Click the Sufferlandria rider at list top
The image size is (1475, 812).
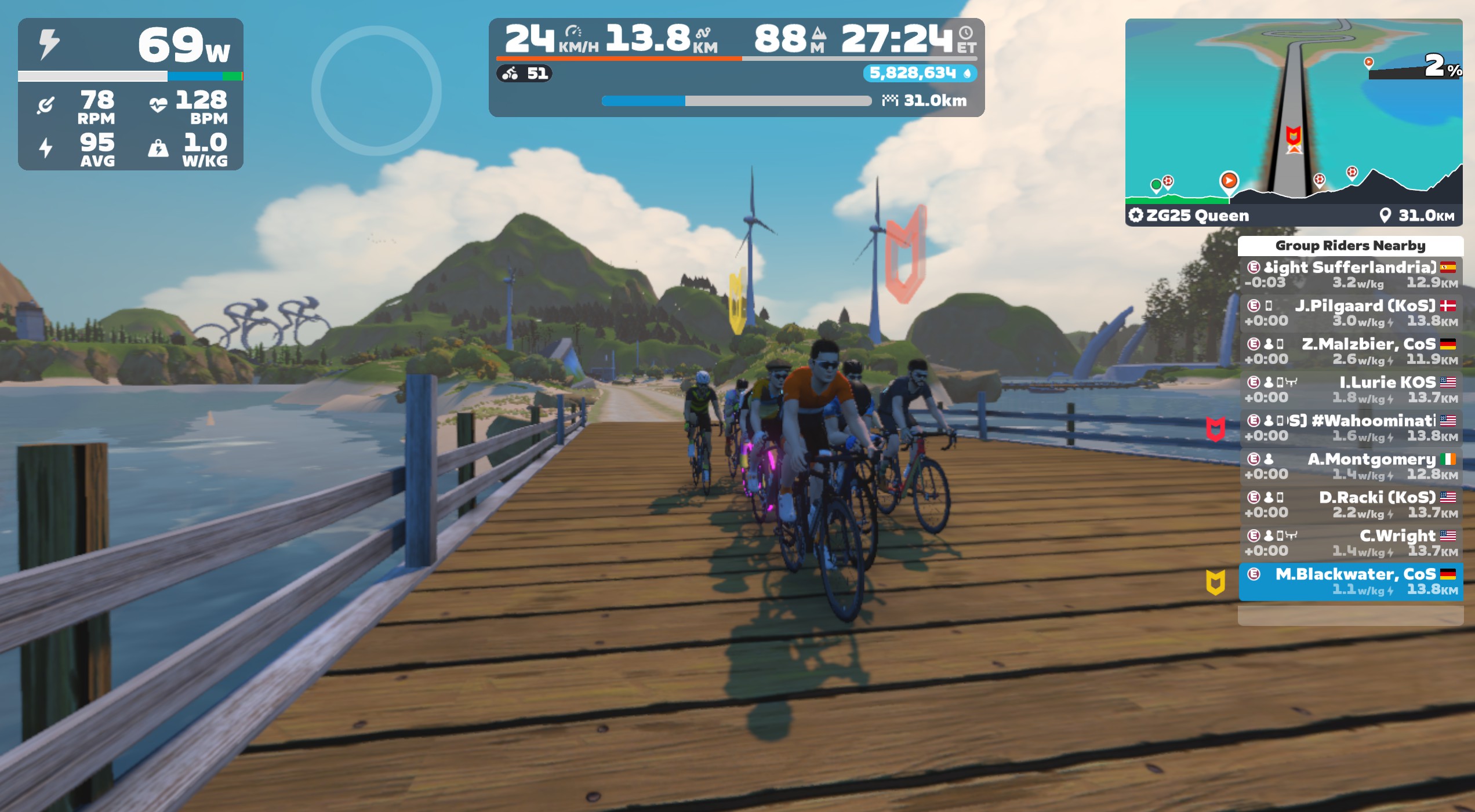[1350, 275]
